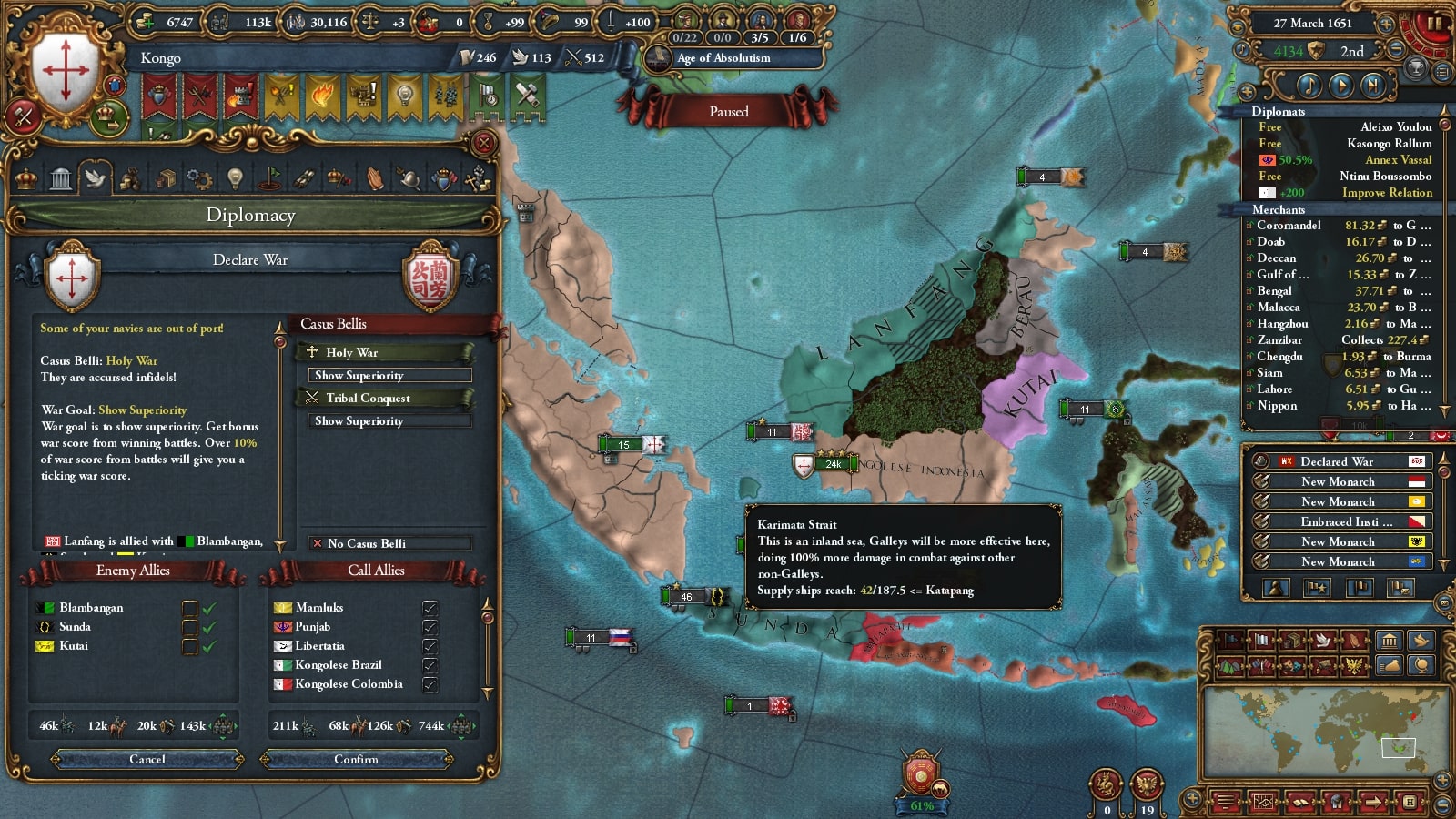This screenshot has height=819, width=1456.
Task: Toggle the Mamluks call-to-arms checkbox
Action: point(430,608)
